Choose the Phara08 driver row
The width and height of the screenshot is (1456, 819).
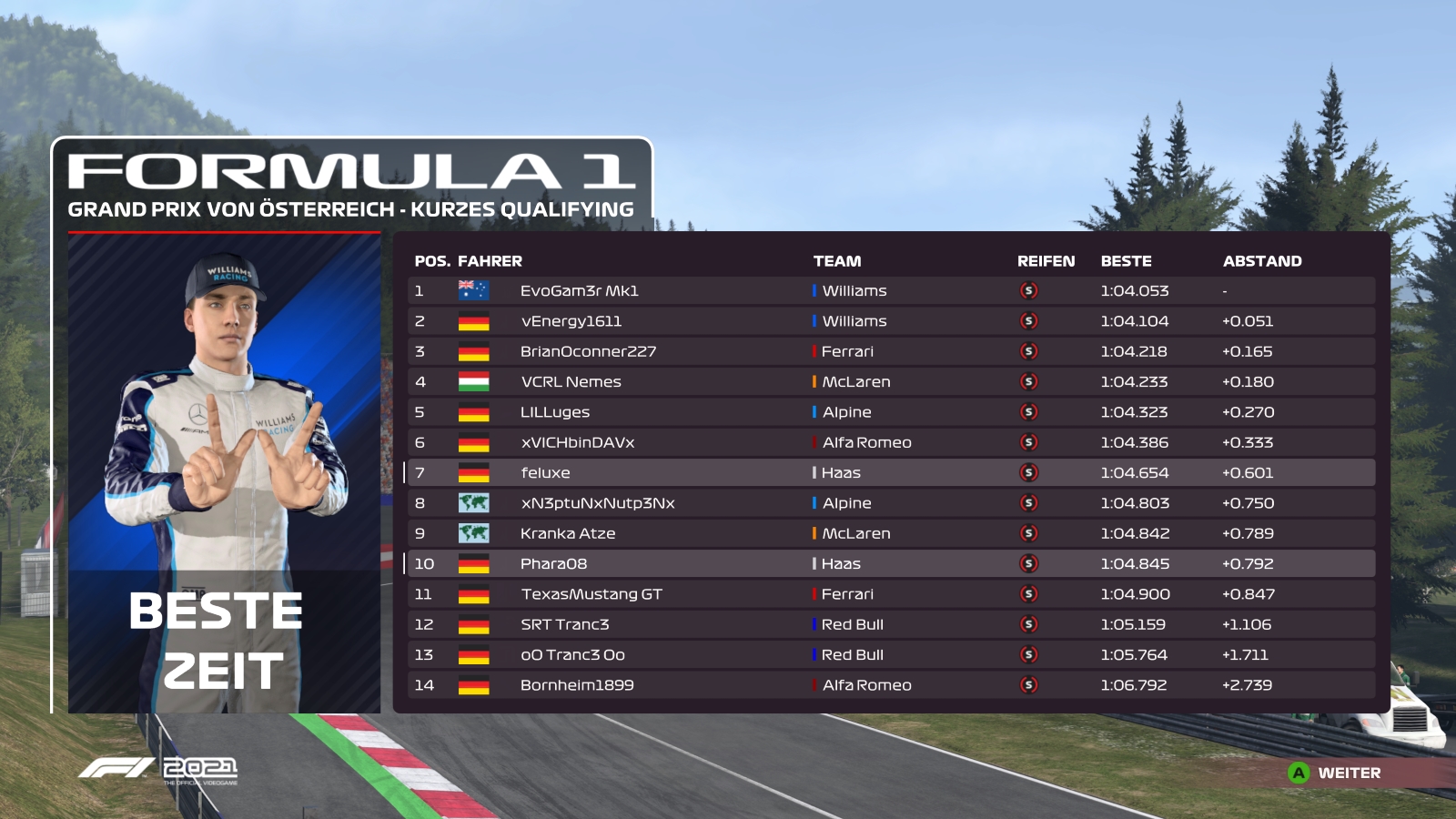click(553, 564)
